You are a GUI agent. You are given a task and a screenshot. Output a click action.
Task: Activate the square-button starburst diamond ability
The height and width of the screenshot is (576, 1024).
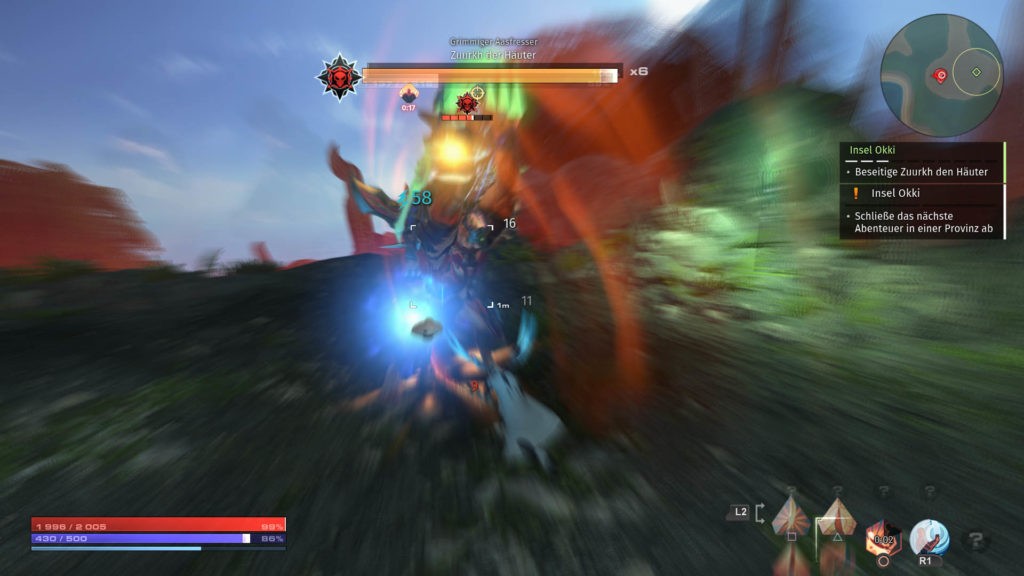click(791, 516)
